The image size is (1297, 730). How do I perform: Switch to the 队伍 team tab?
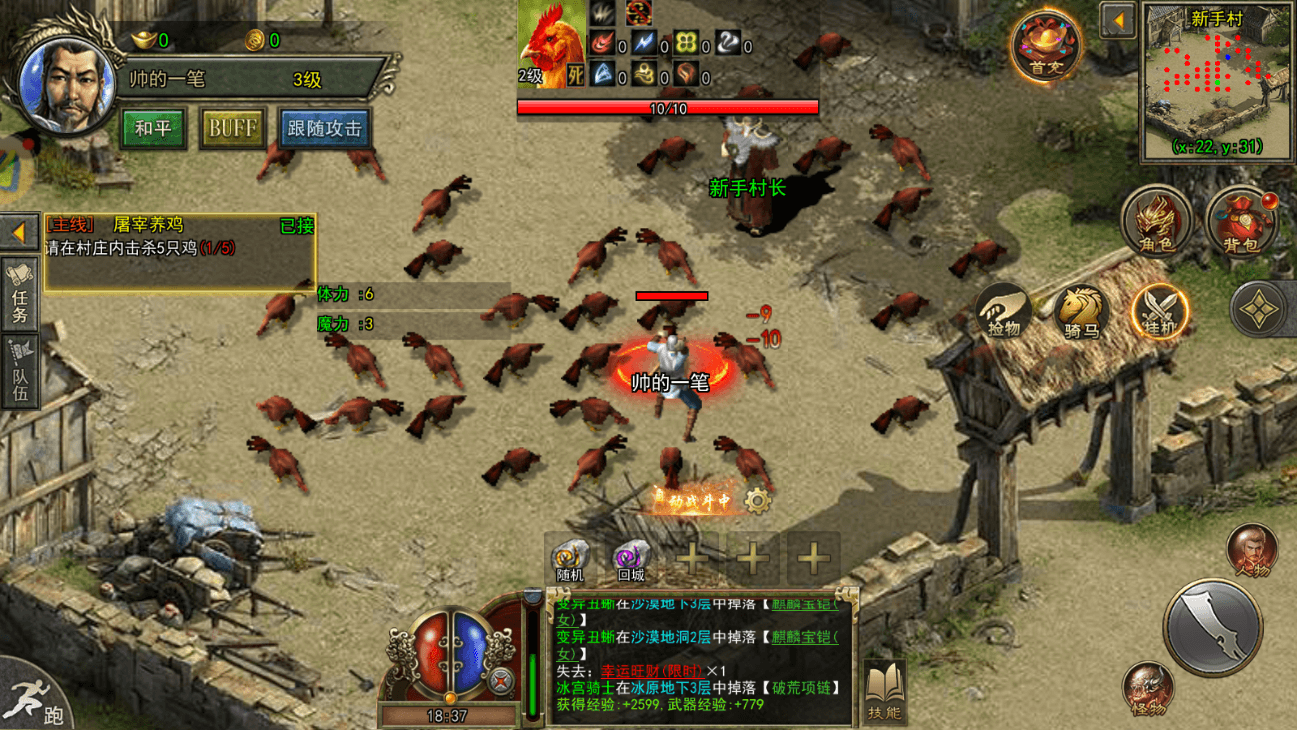click(x=20, y=372)
